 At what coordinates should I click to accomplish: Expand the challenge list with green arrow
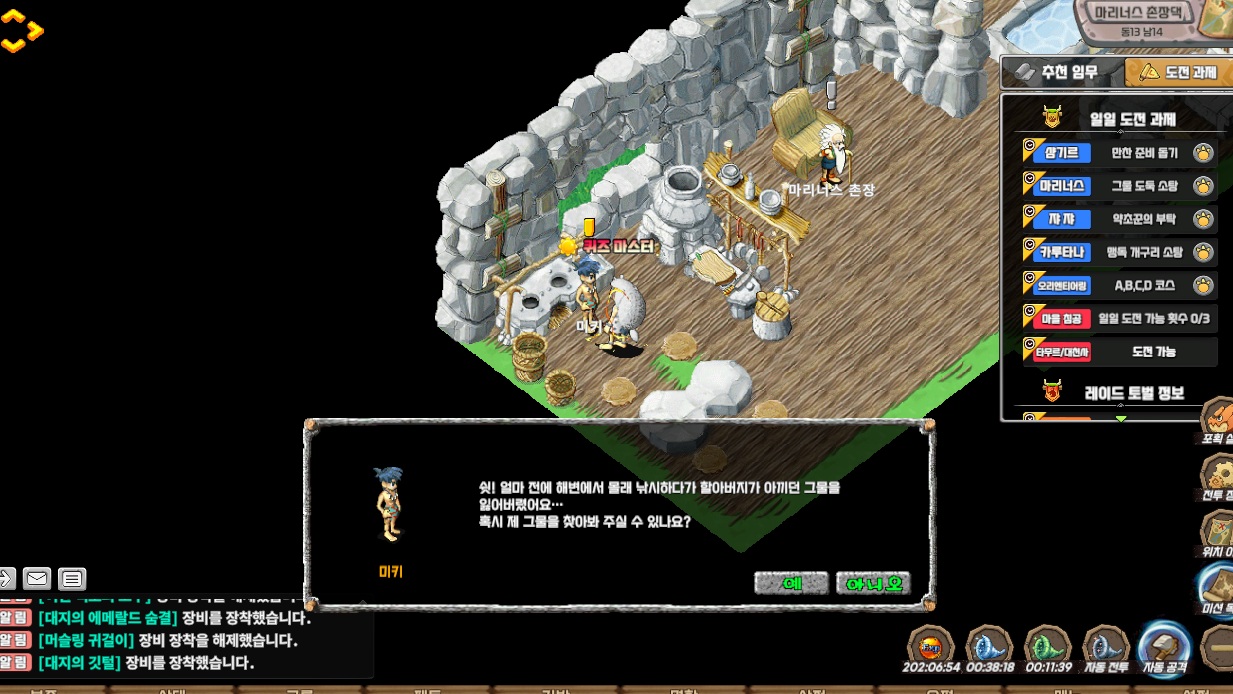(1121, 418)
